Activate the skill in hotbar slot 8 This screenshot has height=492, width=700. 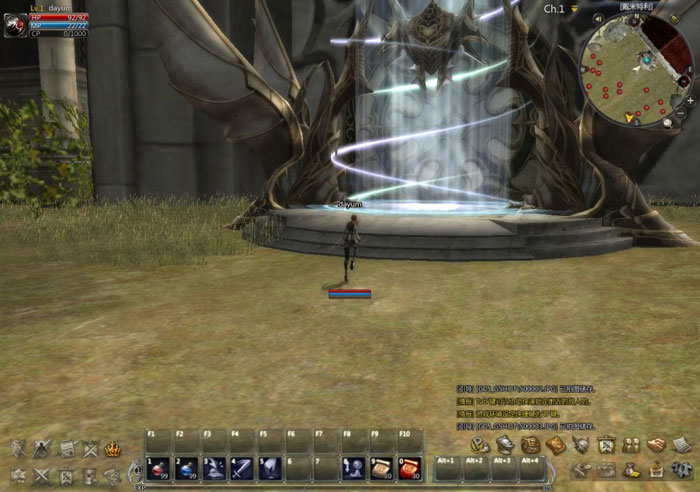[x=354, y=468]
